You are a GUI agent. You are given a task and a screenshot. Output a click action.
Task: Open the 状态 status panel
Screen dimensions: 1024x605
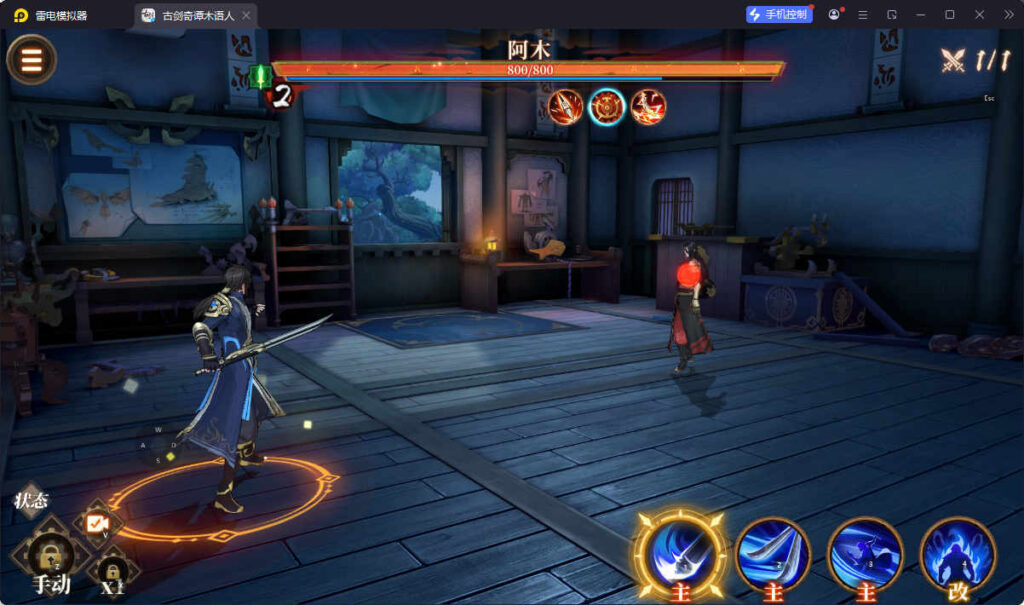tap(31, 501)
